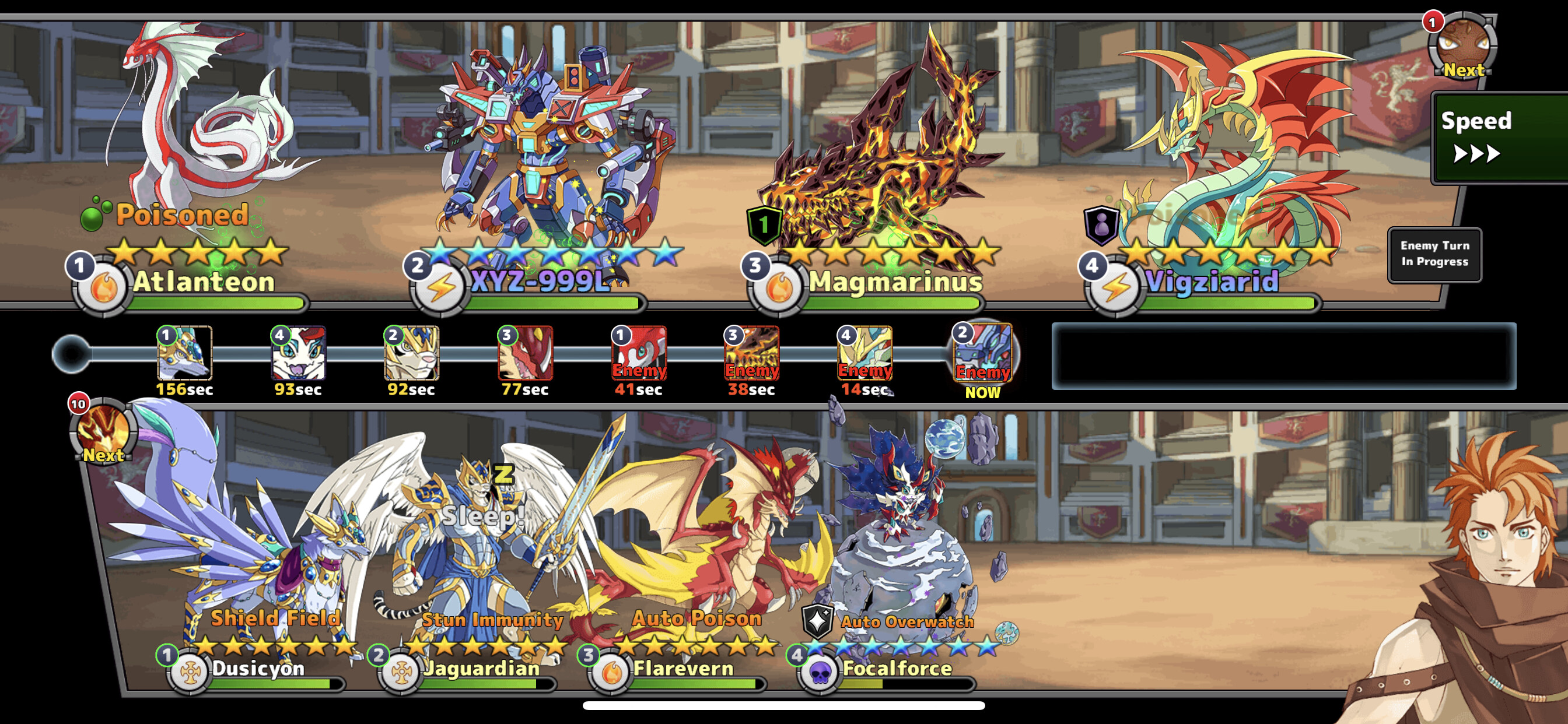Click the 92sec turn-order portrait

click(411, 353)
